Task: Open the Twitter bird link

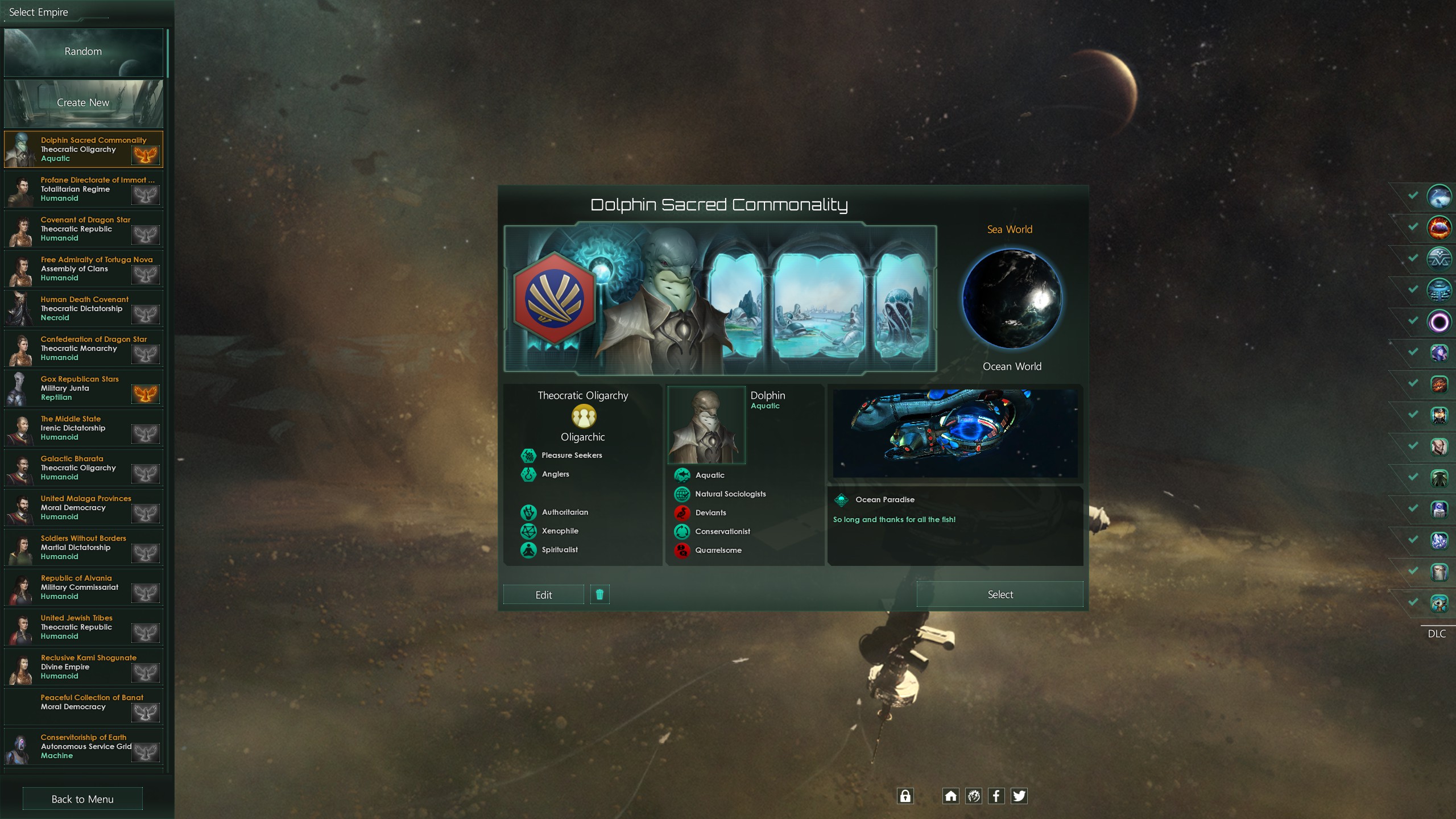Action: click(x=1019, y=796)
